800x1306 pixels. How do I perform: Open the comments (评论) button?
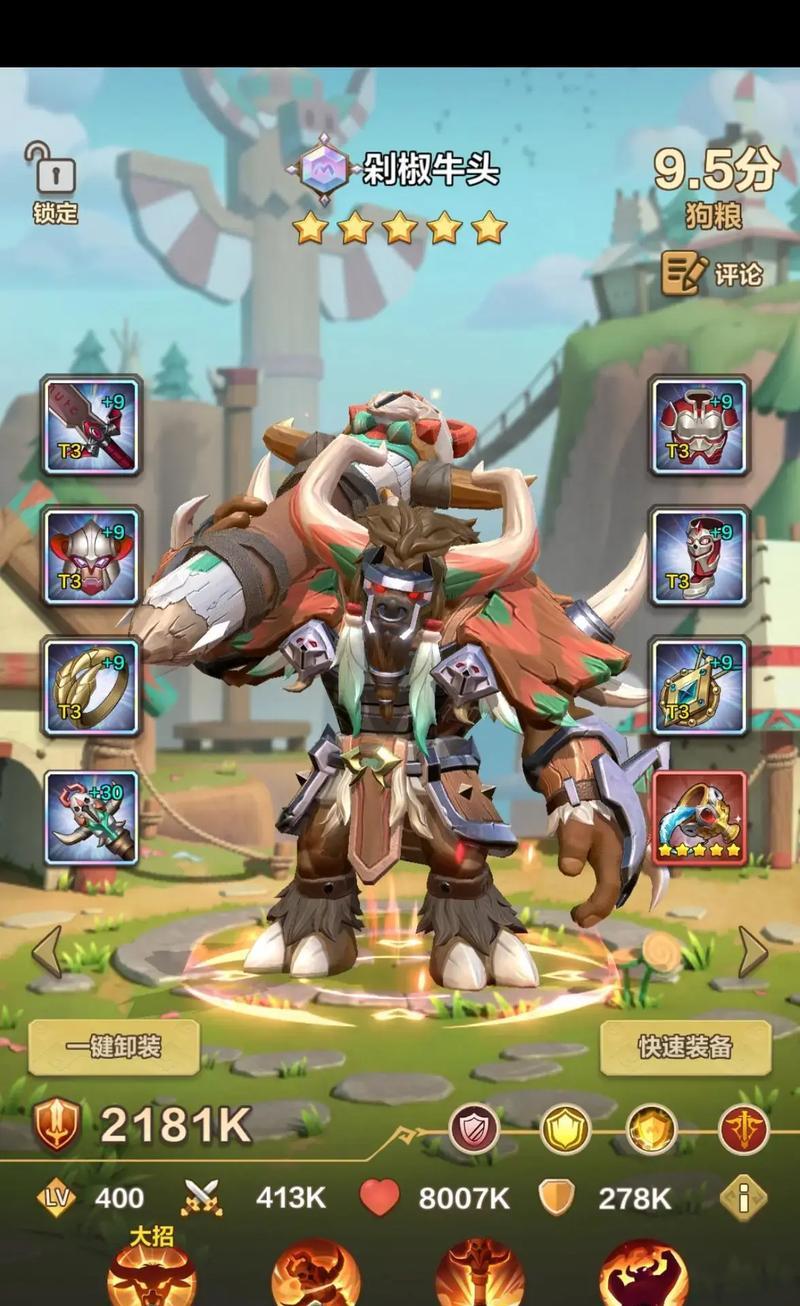pos(713,272)
